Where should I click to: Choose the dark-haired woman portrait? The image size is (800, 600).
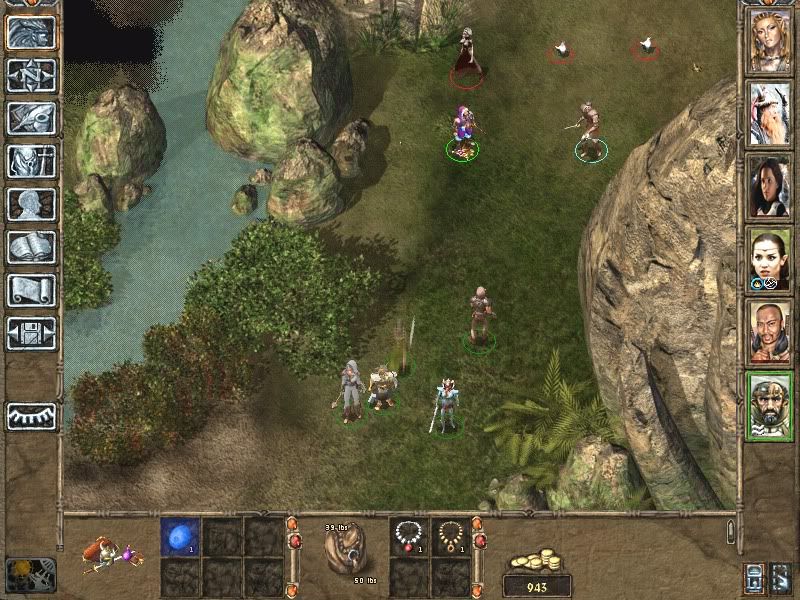[768, 186]
